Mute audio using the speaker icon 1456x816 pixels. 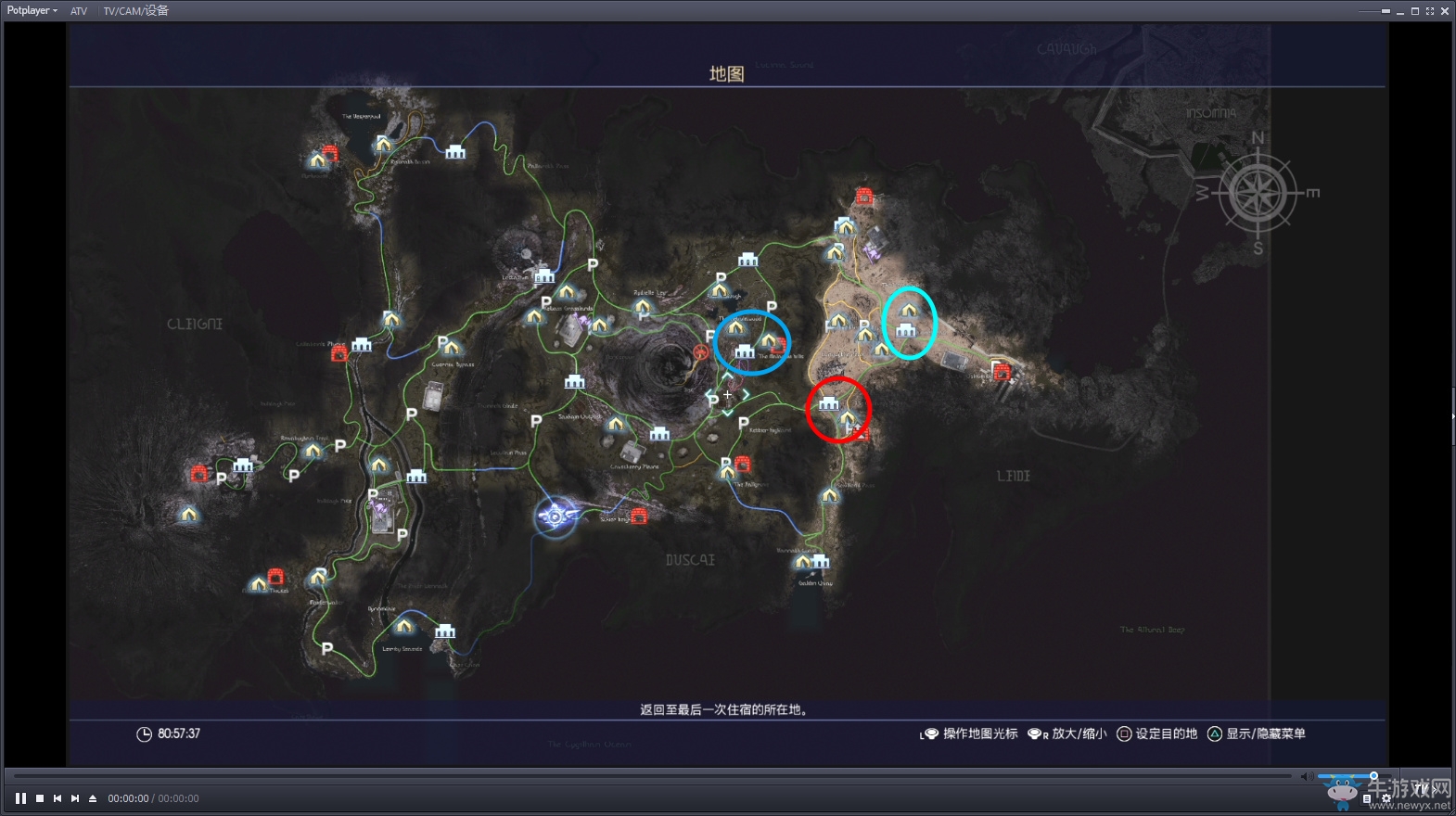[x=1307, y=776]
